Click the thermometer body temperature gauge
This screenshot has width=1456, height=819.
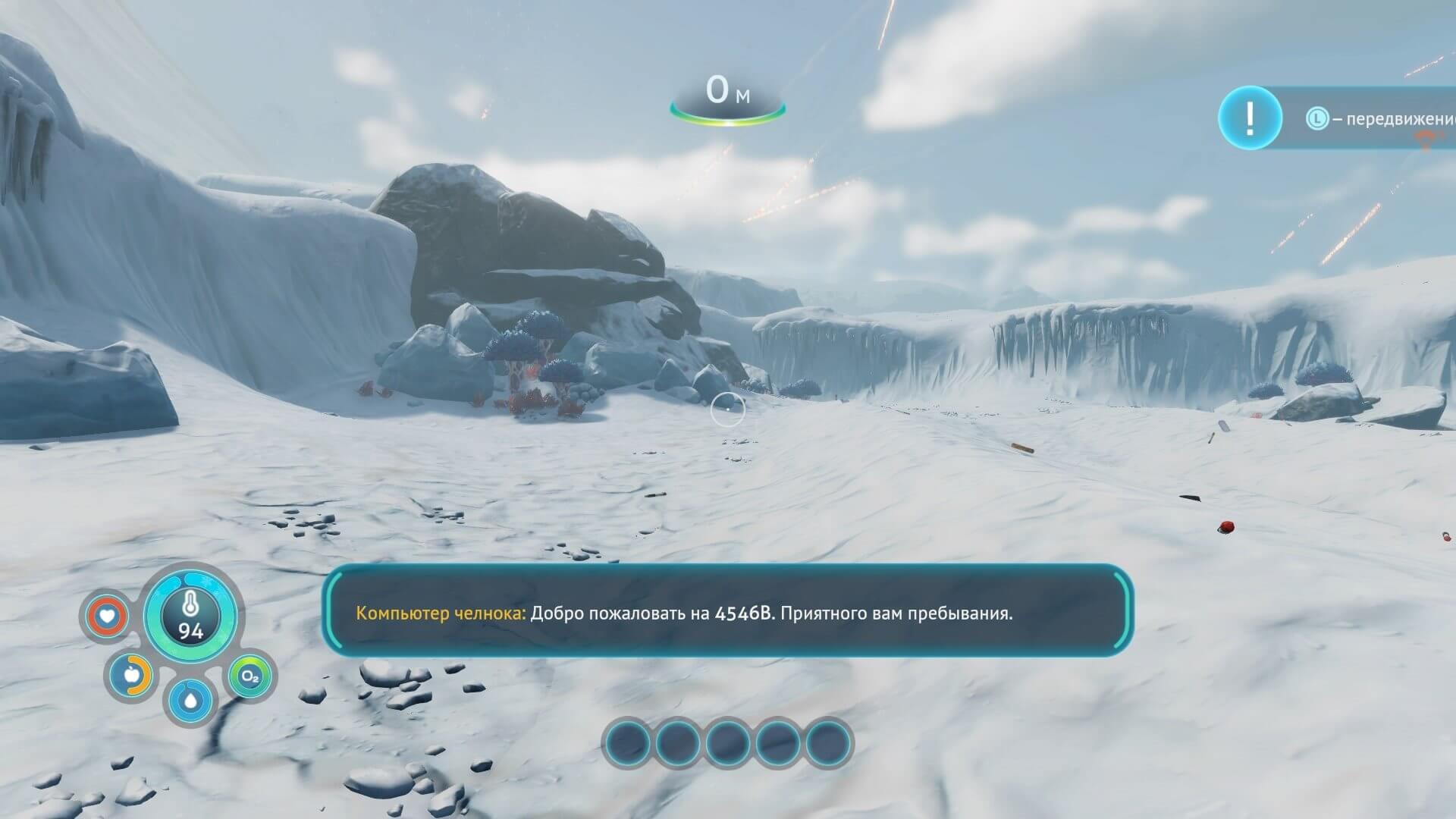(190, 615)
